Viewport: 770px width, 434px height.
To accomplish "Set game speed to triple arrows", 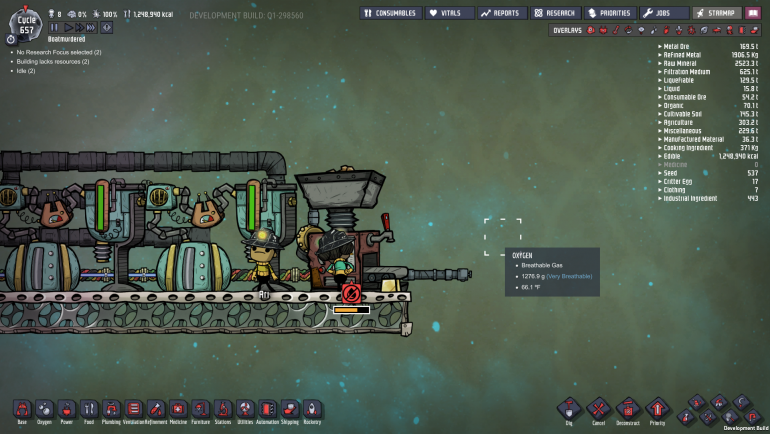I will coord(92,27).
